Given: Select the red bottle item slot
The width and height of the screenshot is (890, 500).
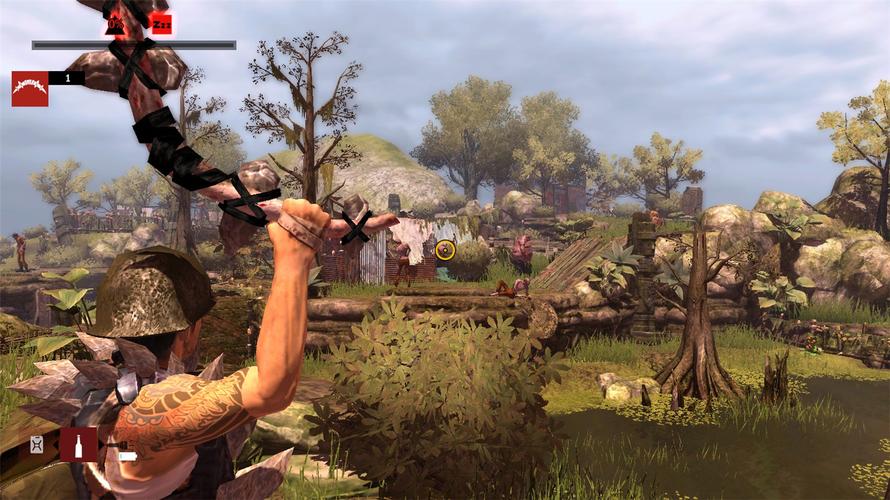Looking at the screenshot, I should pos(79,444).
